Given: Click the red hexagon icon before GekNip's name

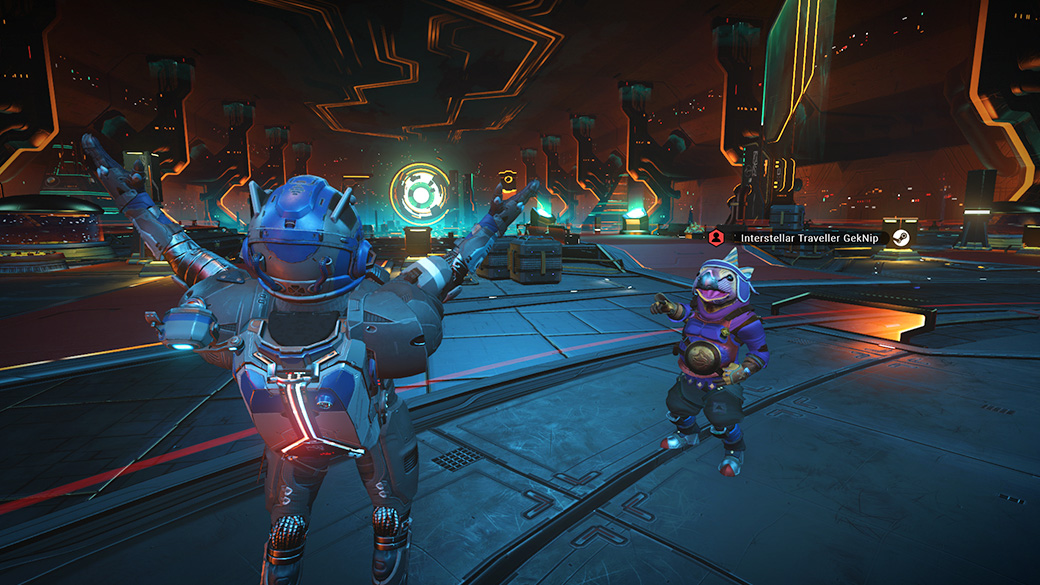Looking at the screenshot, I should 716,237.
